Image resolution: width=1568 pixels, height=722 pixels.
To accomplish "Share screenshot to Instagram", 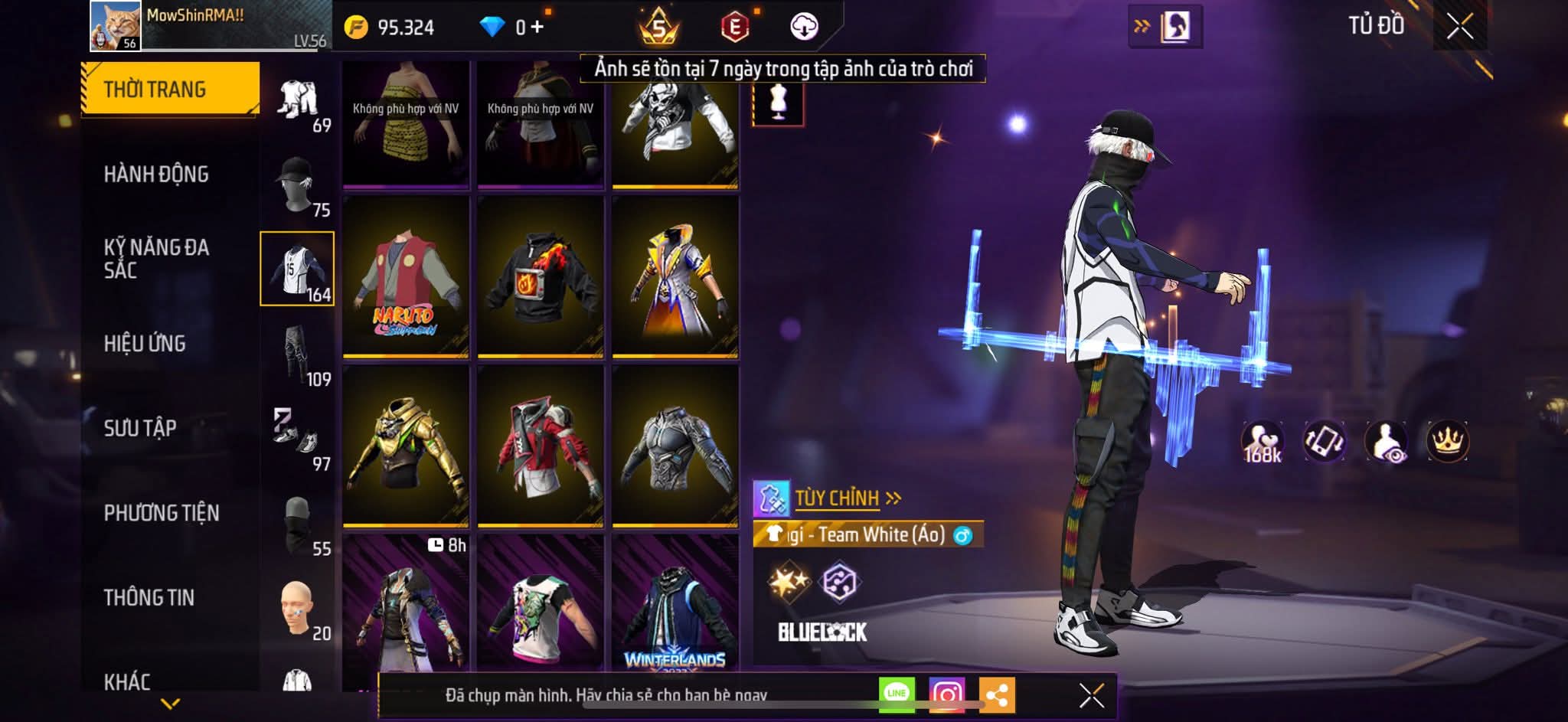I will point(946,694).
